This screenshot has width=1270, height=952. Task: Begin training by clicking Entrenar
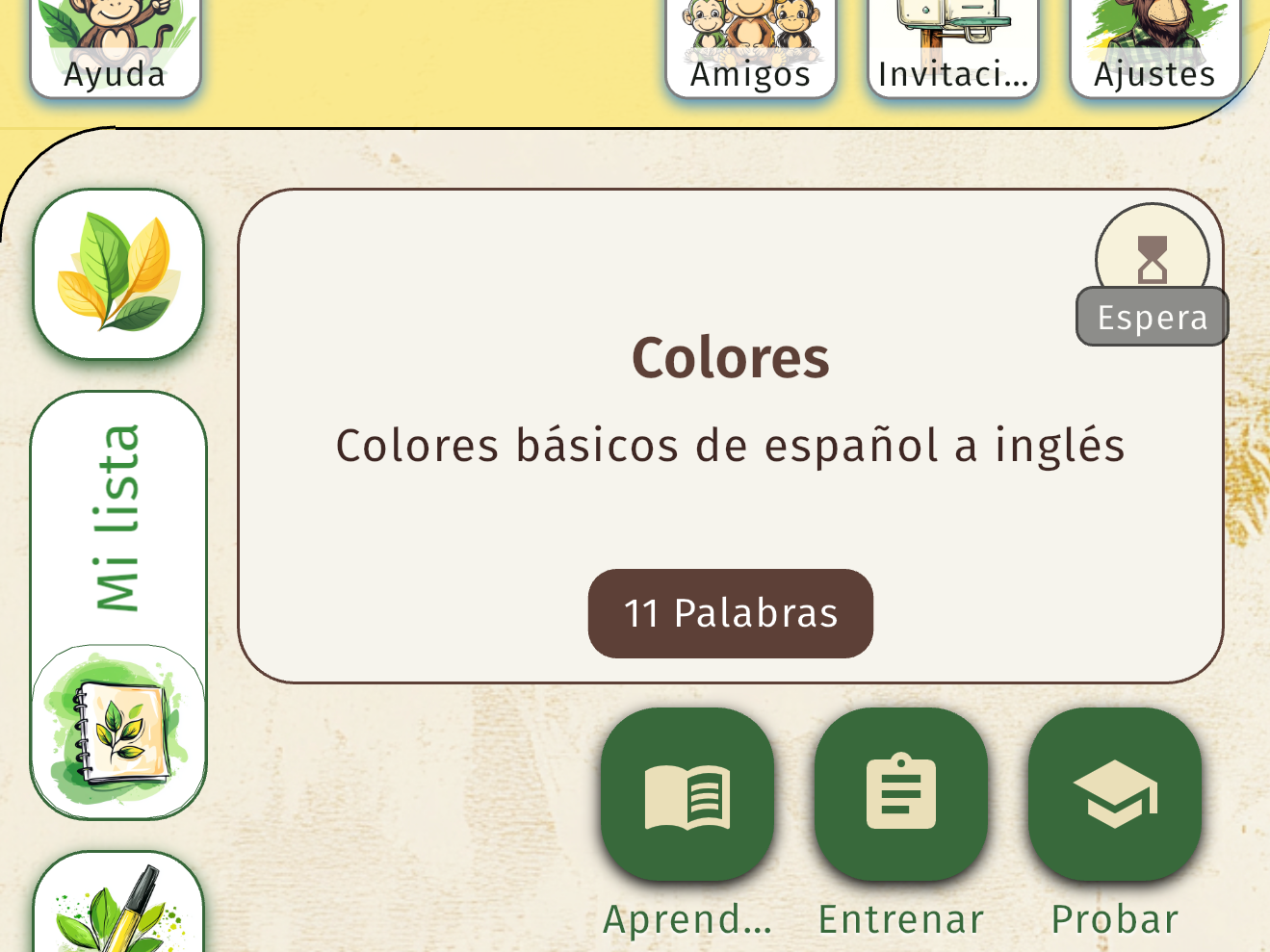pyautogui.click(x=900, y=917)
